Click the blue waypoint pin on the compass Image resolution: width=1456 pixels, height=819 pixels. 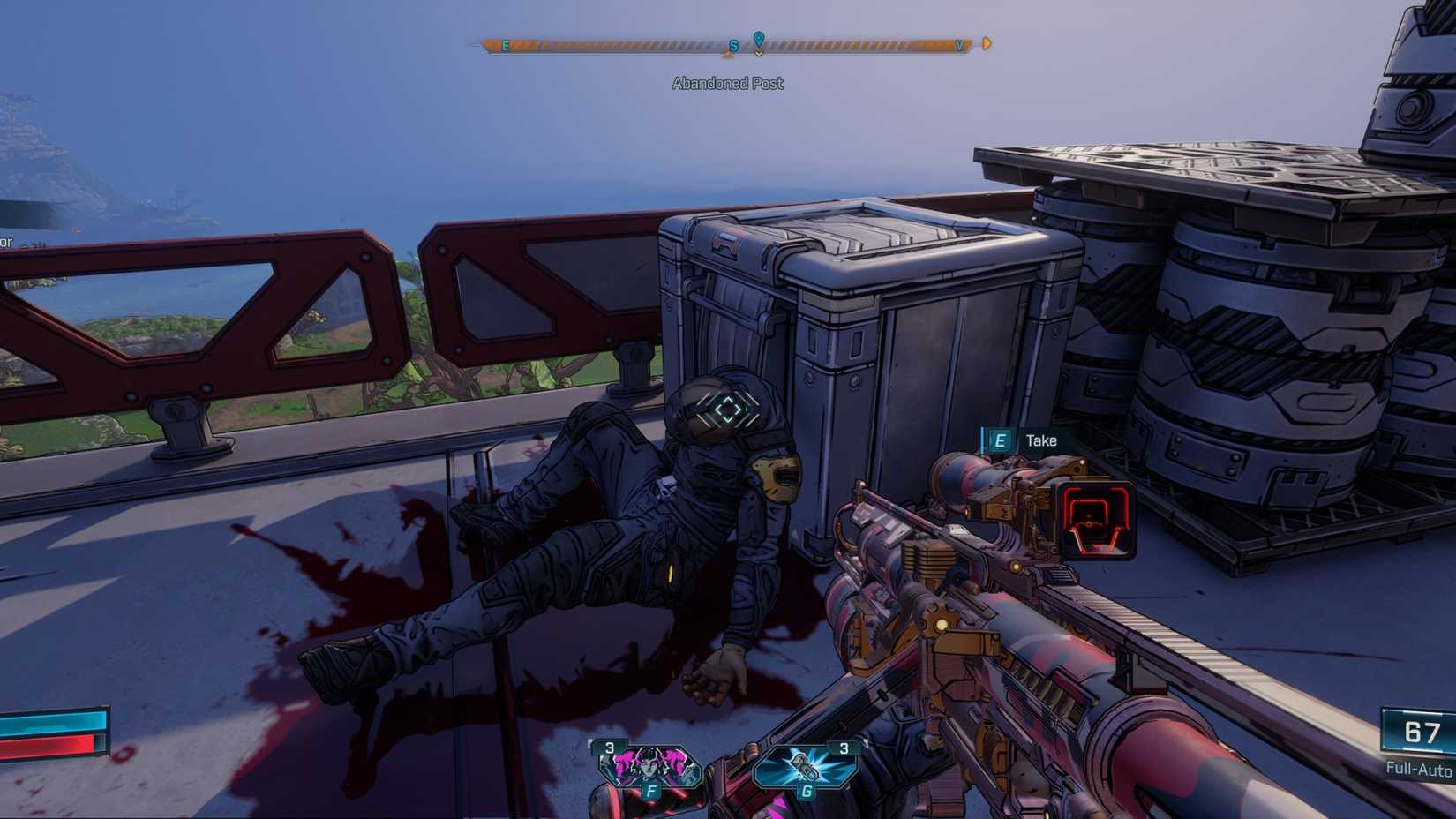[757, 39]
